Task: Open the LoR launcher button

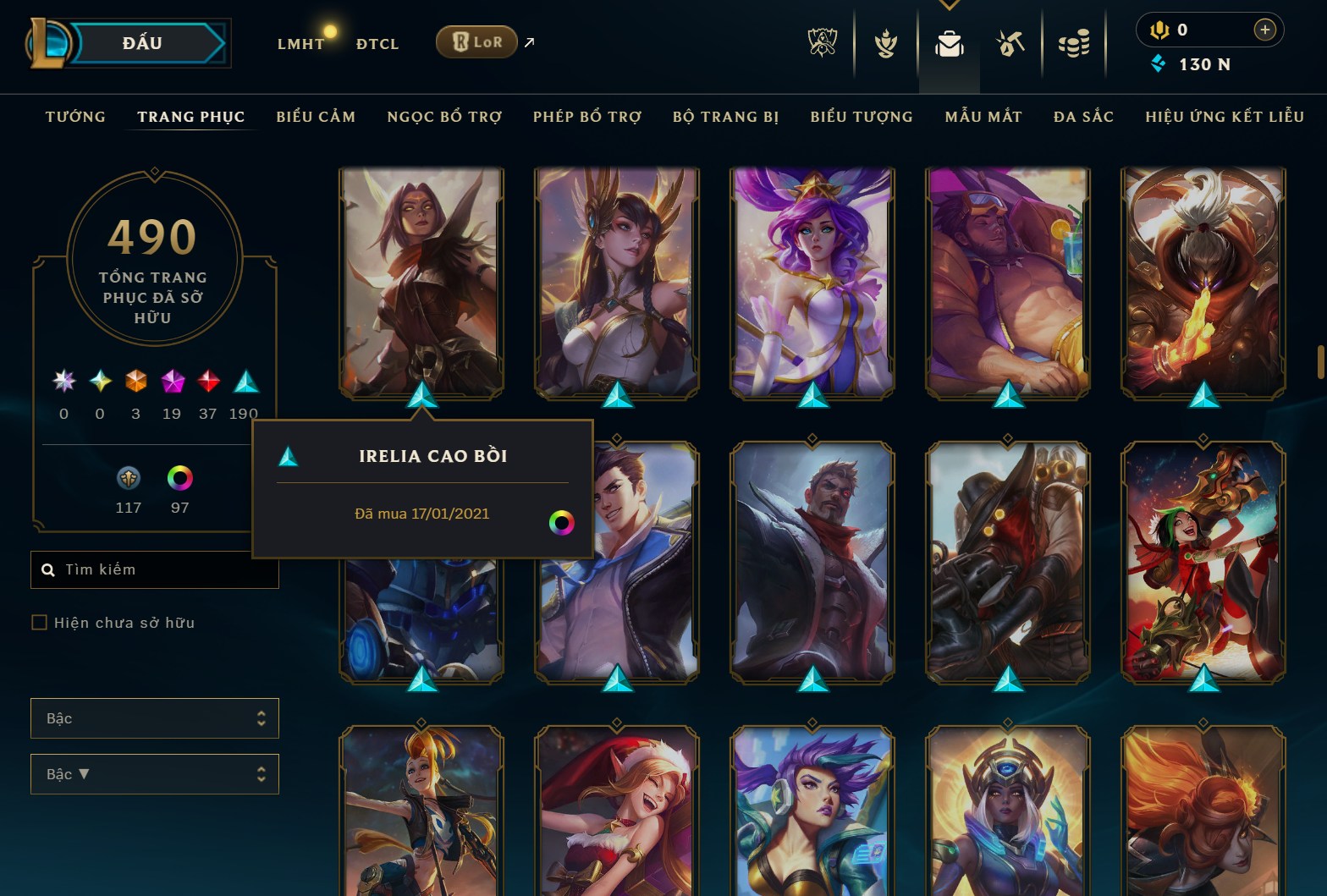Action: 476,41
